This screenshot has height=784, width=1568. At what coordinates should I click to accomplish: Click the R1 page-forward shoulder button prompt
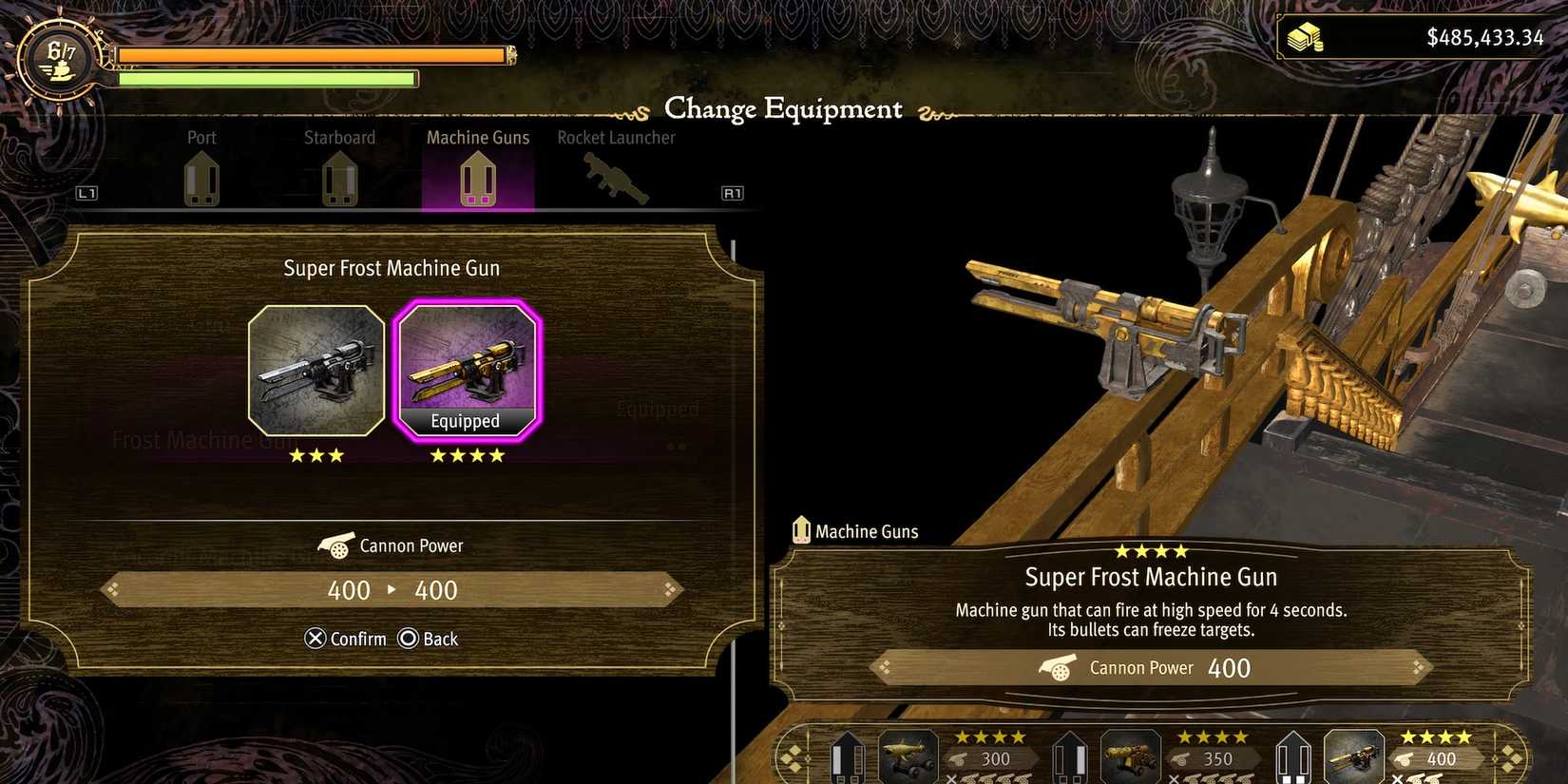pos(732,192)
